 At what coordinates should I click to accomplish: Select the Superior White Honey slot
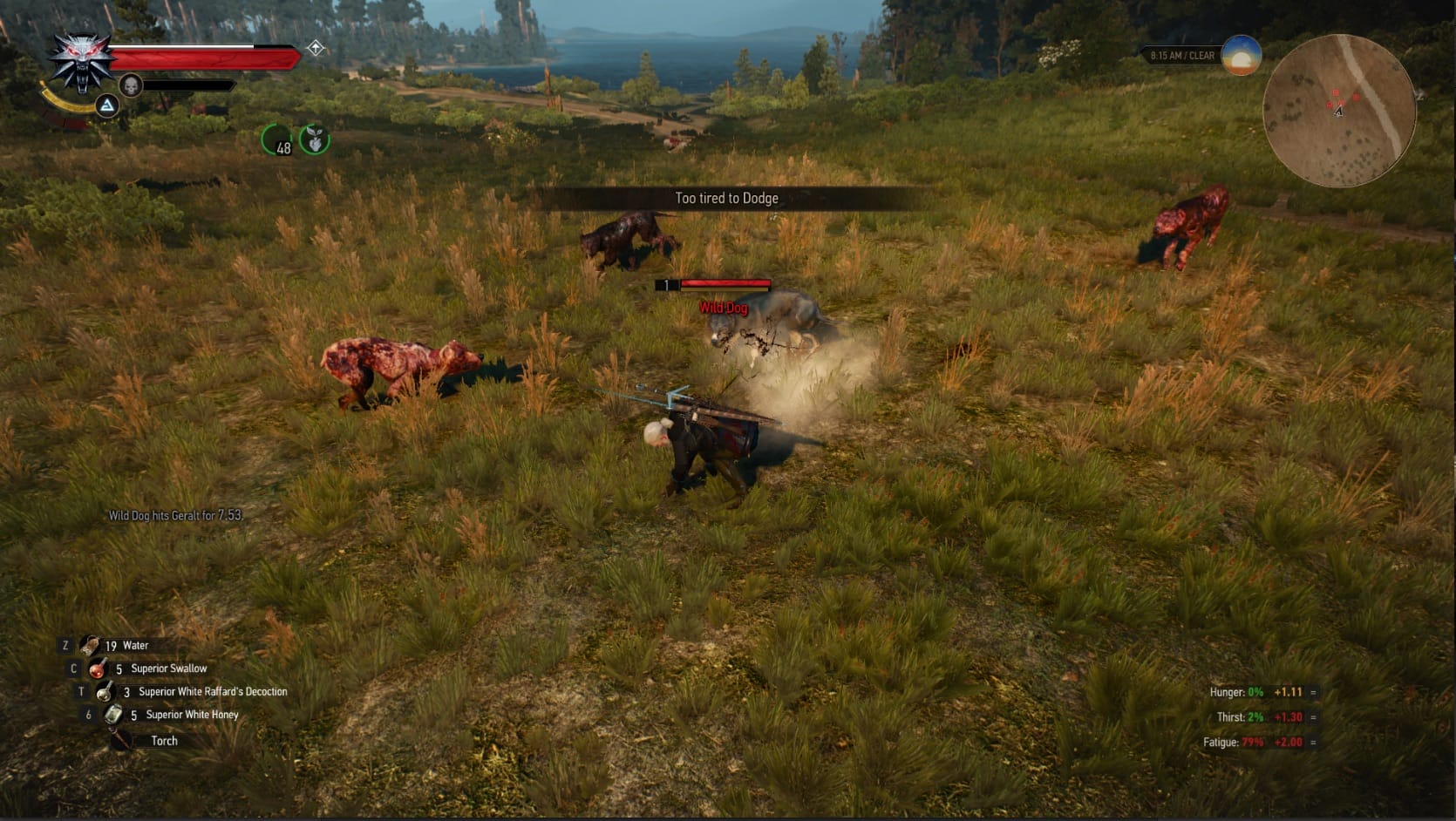(x=113, y=715)
